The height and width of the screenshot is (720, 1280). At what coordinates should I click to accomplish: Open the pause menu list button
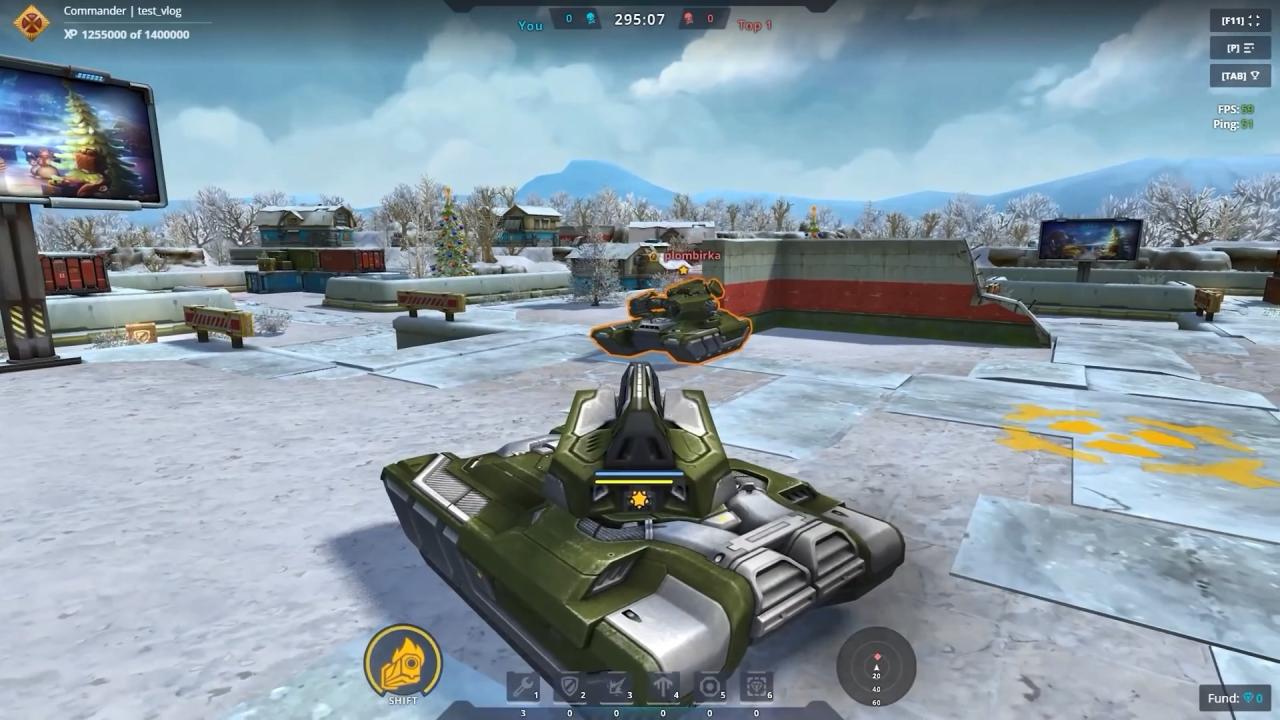click(1239, 48)
